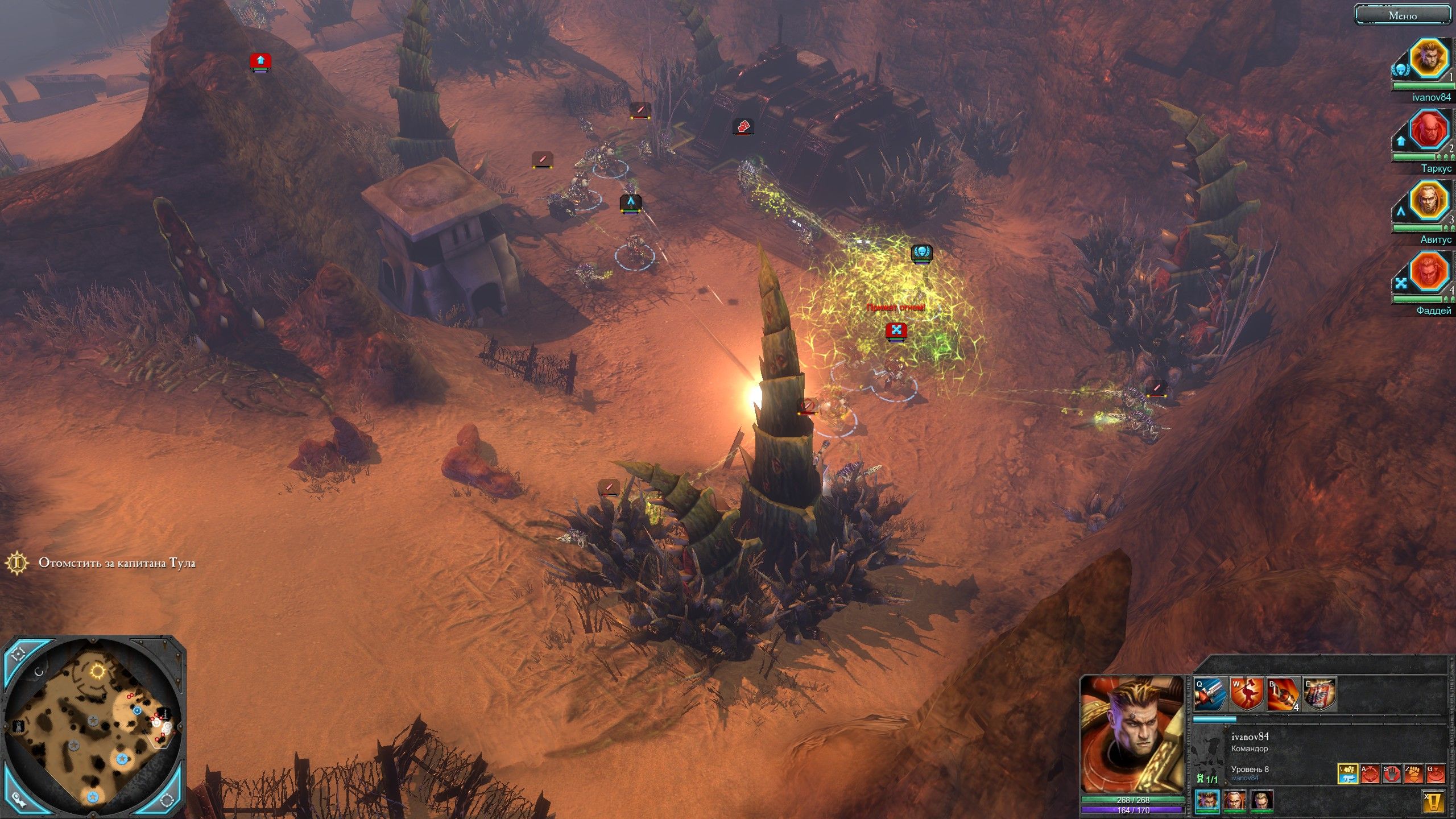Use the W melee charge ability
1456x819 pixels.
pos(1246,695)
